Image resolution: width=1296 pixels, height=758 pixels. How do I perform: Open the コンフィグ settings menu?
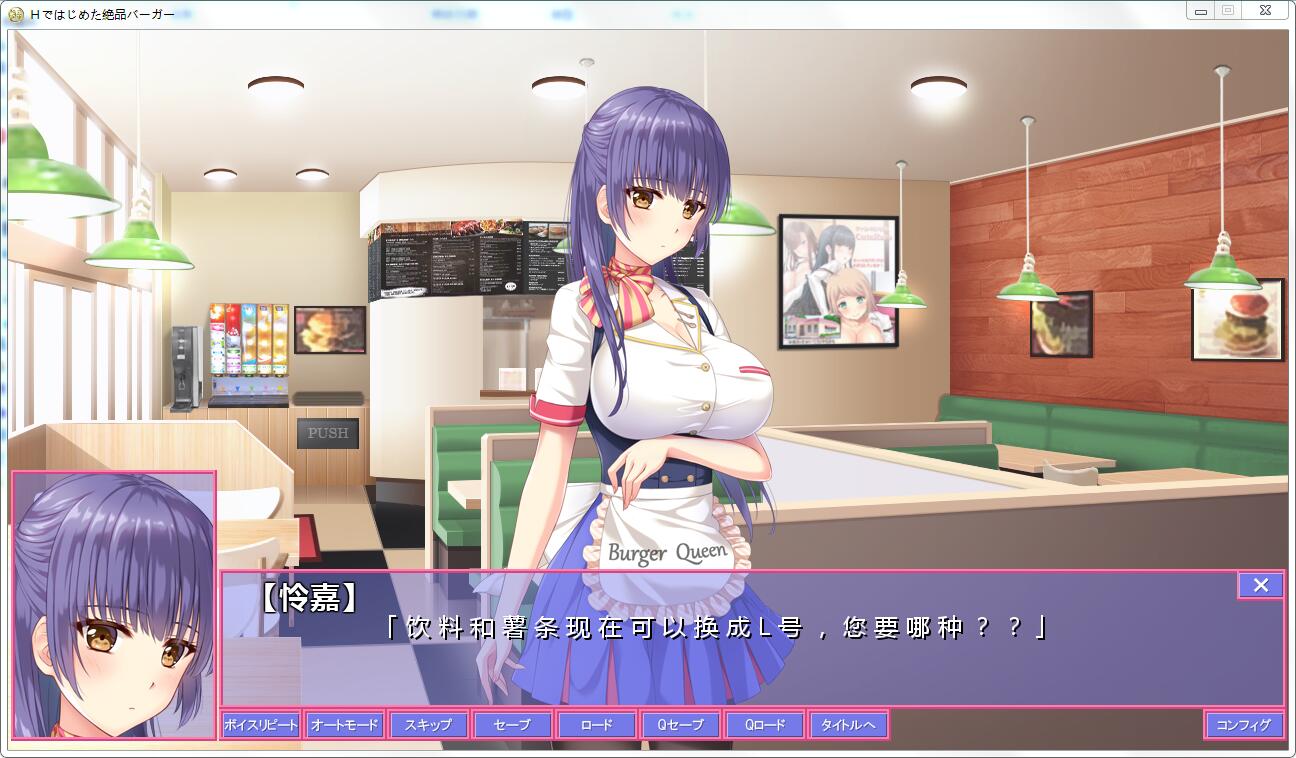click(x=1243, y=724)
